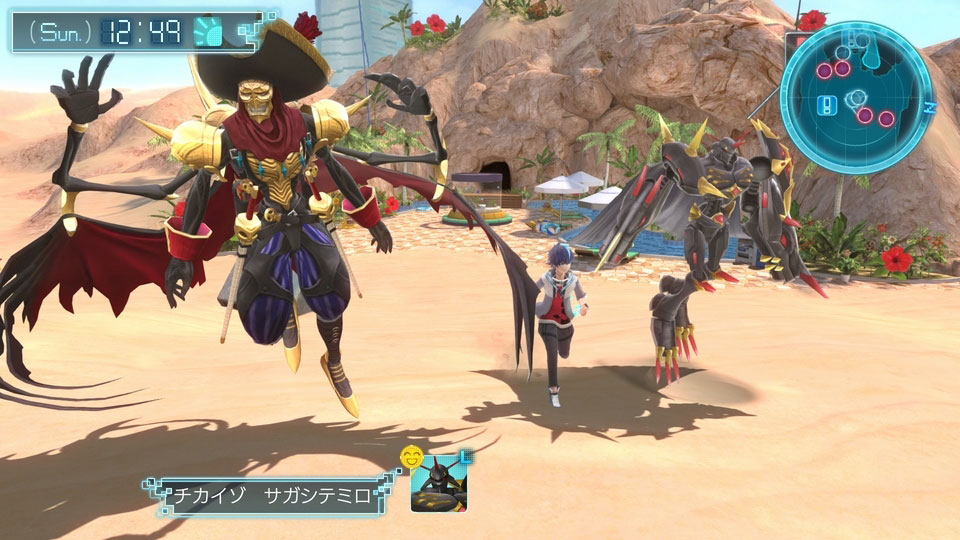Open the circular minimap
The height and width of the screenshot is (540, 960).
[856, 98]
